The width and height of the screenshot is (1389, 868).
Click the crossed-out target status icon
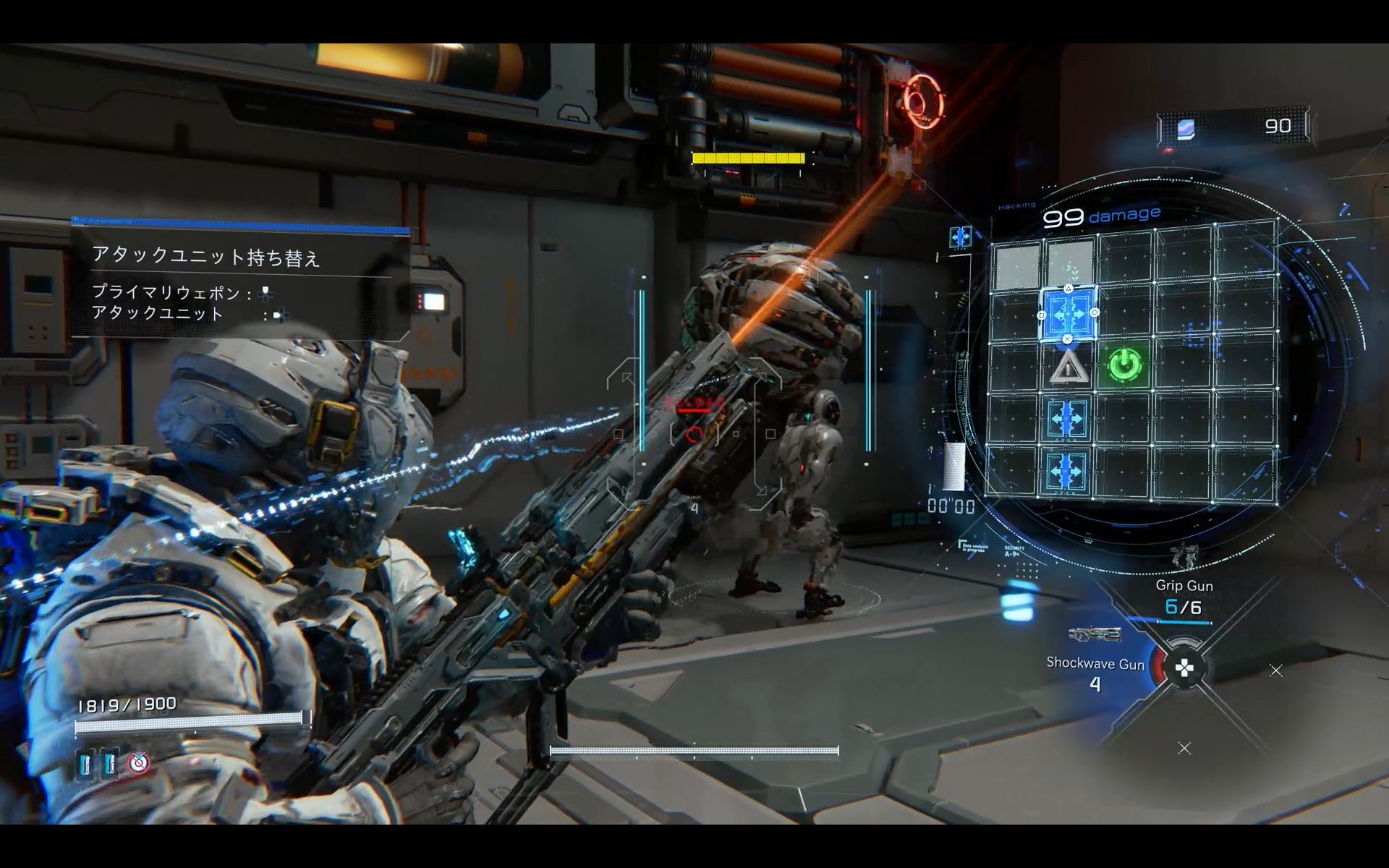(x=139, y=762)
